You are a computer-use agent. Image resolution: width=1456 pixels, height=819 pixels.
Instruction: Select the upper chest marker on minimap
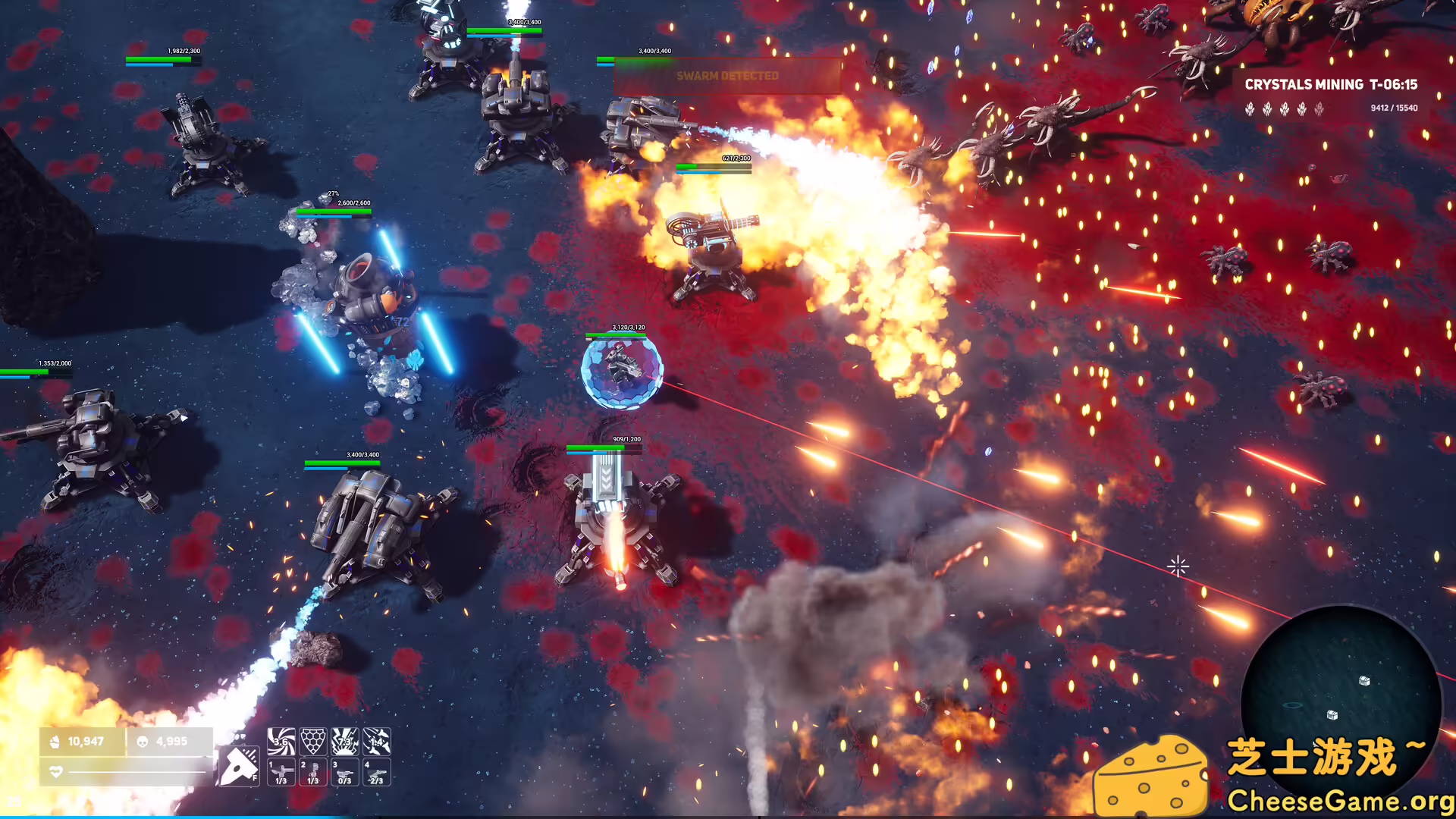(1364, 681)
